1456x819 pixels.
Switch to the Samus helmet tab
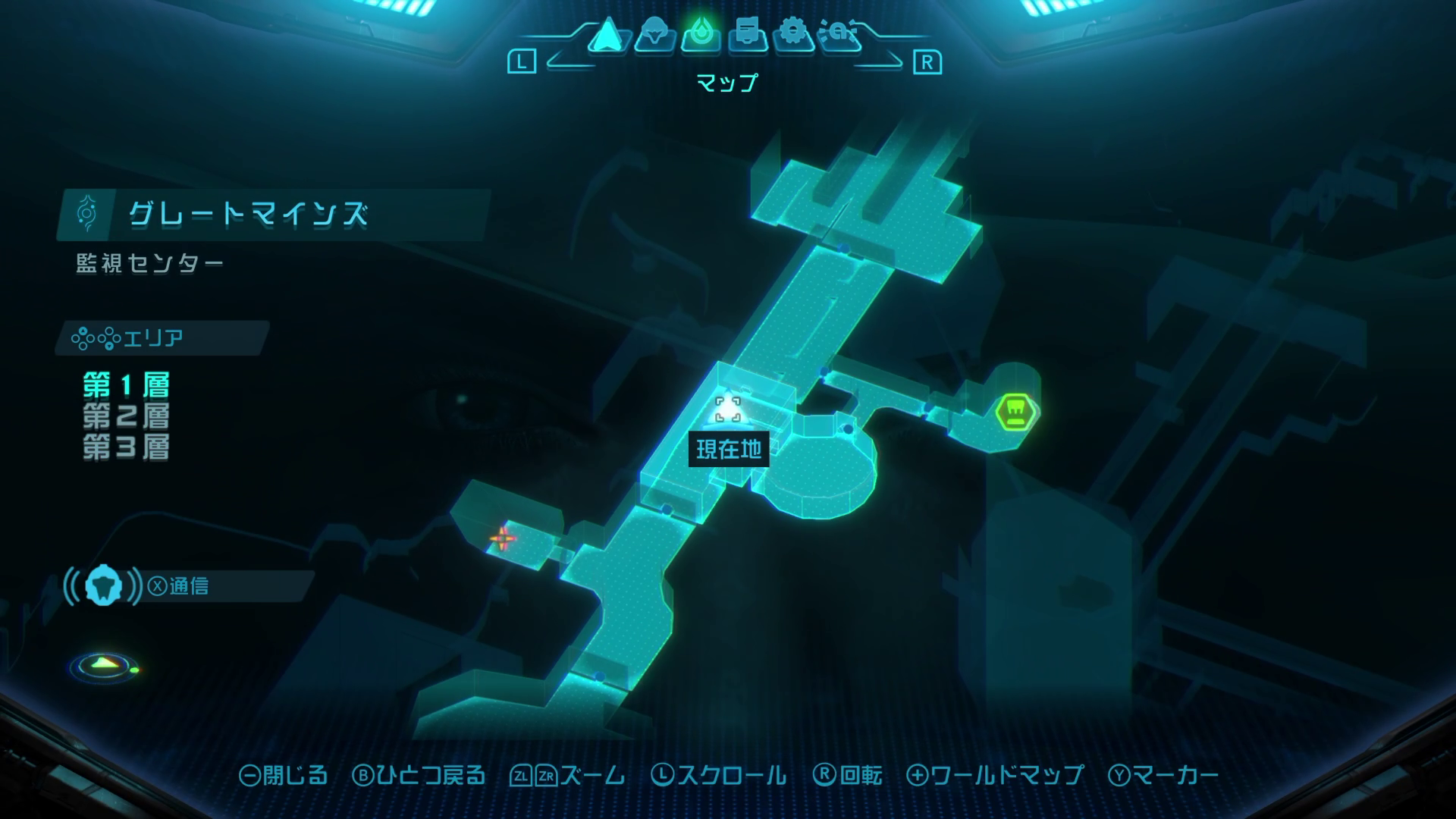[654, 35]
